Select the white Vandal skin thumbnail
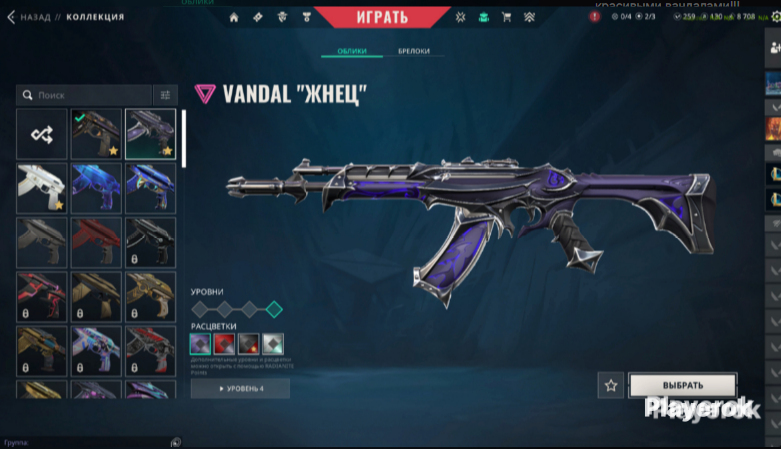This screenshot has width=781, height=449. pyautogui.click(x=42, y=188)
